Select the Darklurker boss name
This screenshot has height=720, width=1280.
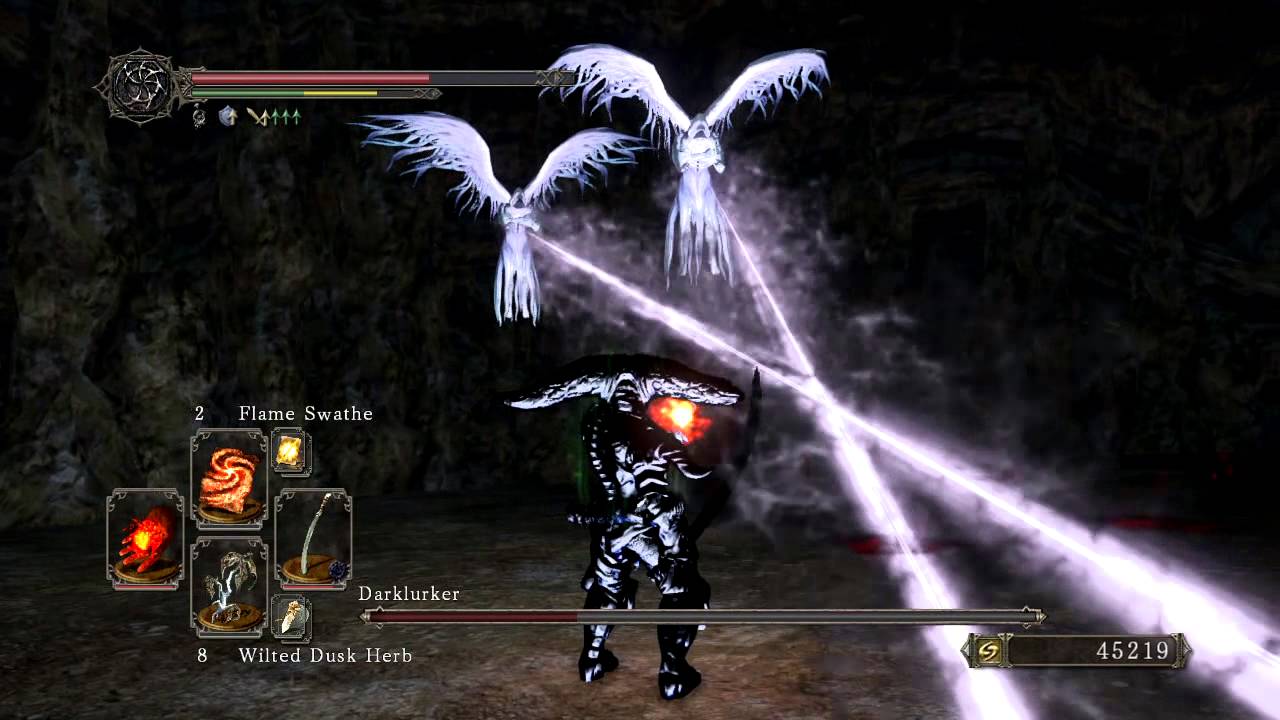[x=408, y=593]
